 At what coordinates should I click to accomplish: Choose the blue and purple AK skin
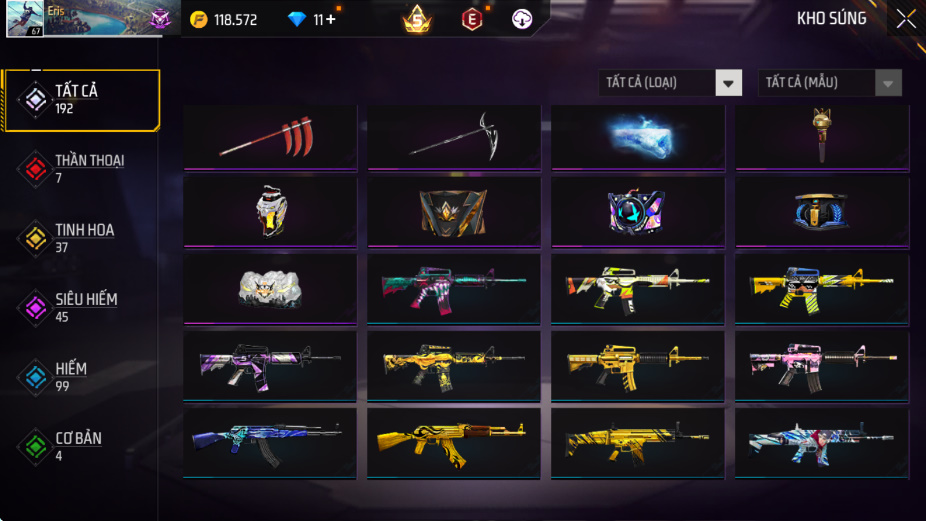point(270,441)
